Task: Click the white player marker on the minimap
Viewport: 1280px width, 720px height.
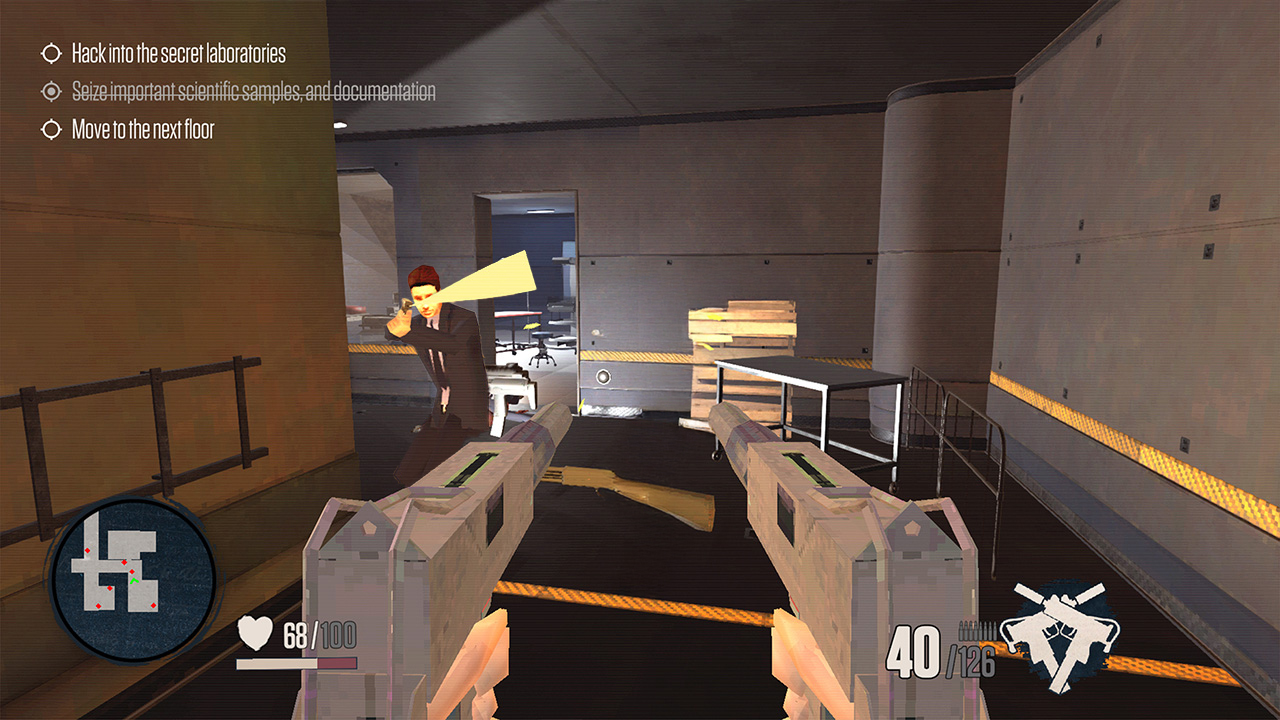Action: point(135,580)
